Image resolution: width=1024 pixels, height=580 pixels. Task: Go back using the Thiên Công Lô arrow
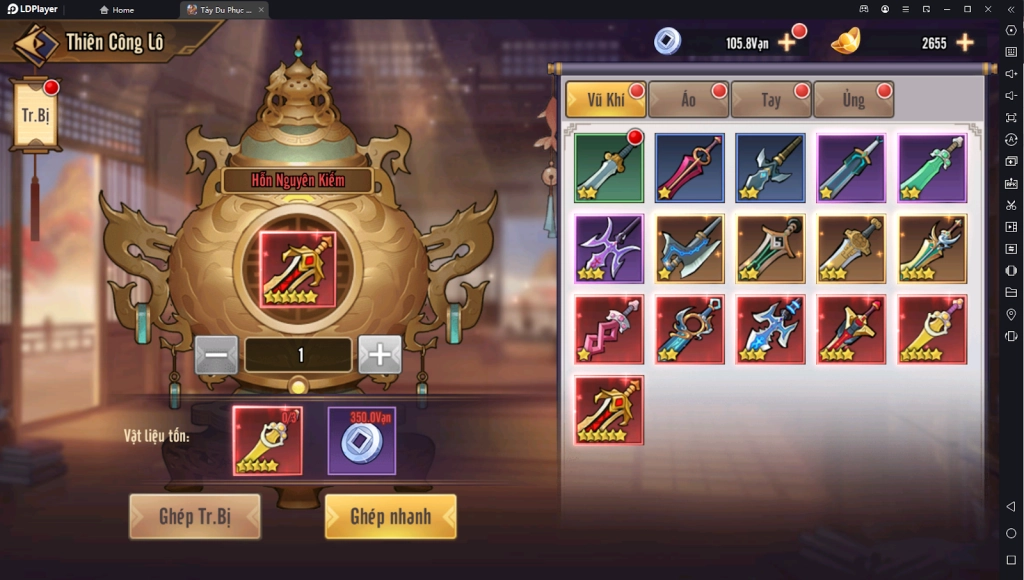coord(33,44)
